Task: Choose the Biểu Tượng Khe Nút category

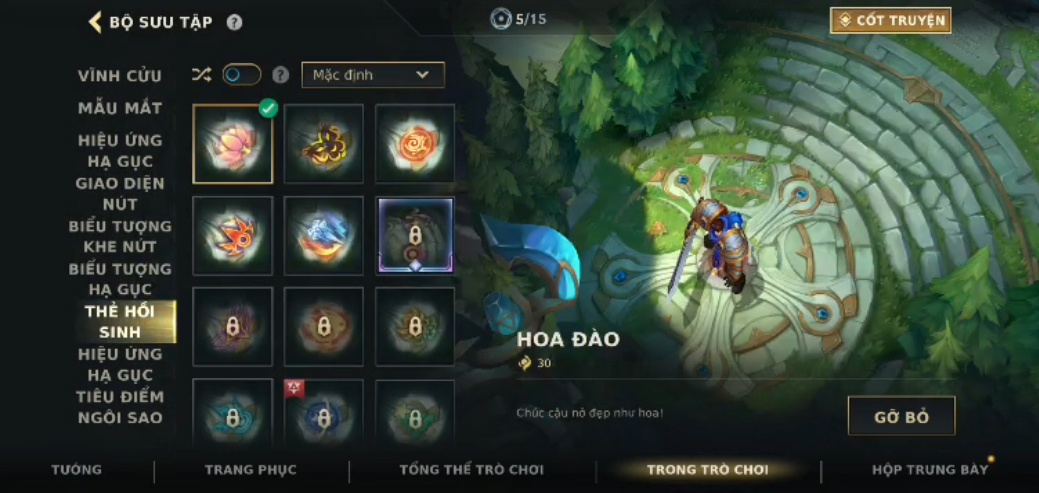Action: coord(120,236)
